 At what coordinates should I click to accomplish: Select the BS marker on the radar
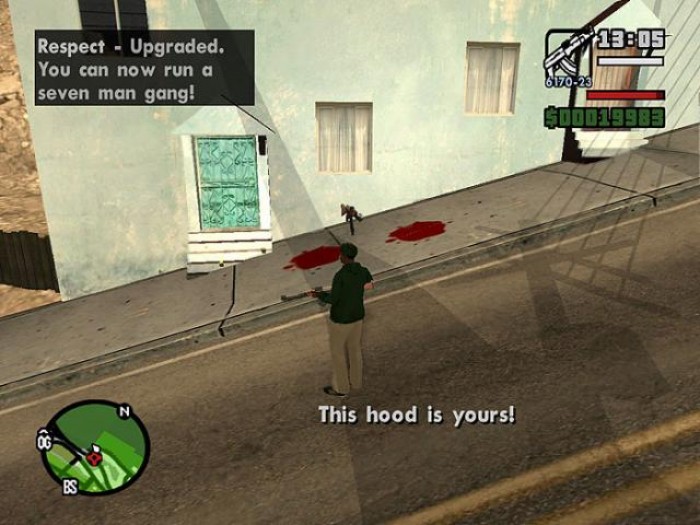[69, 486]
